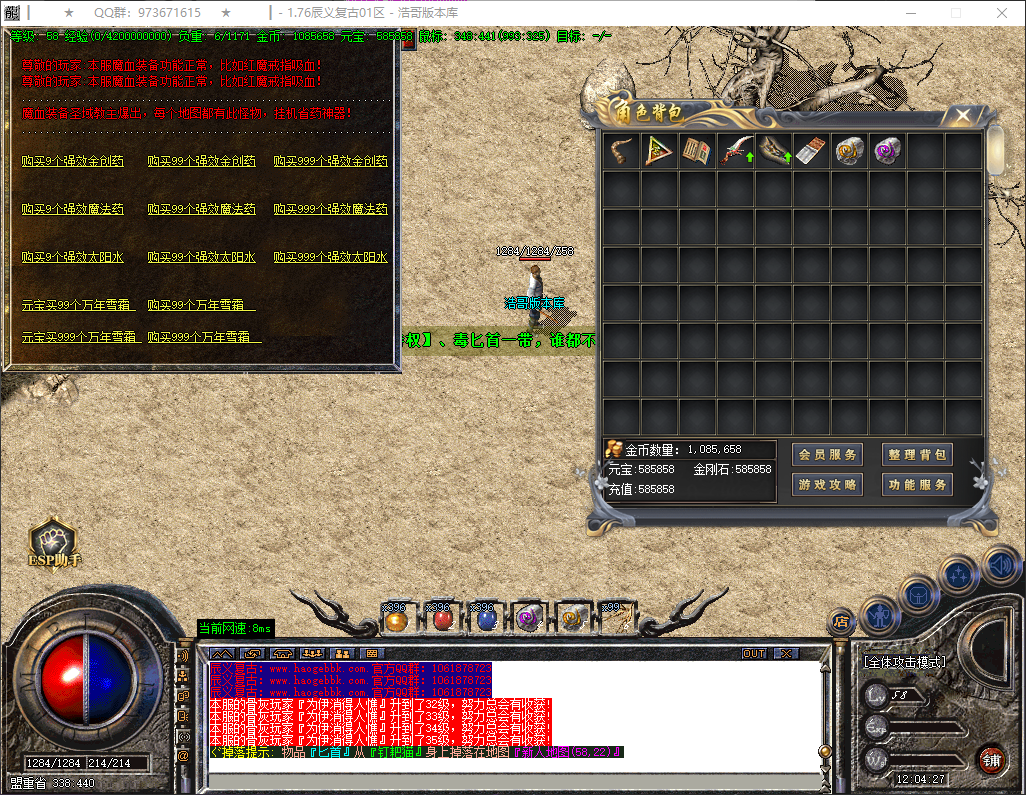The image size is (1026, 795).
Task: Select 购买999个万年雪霜 link
Action: [x=204, y=337]
